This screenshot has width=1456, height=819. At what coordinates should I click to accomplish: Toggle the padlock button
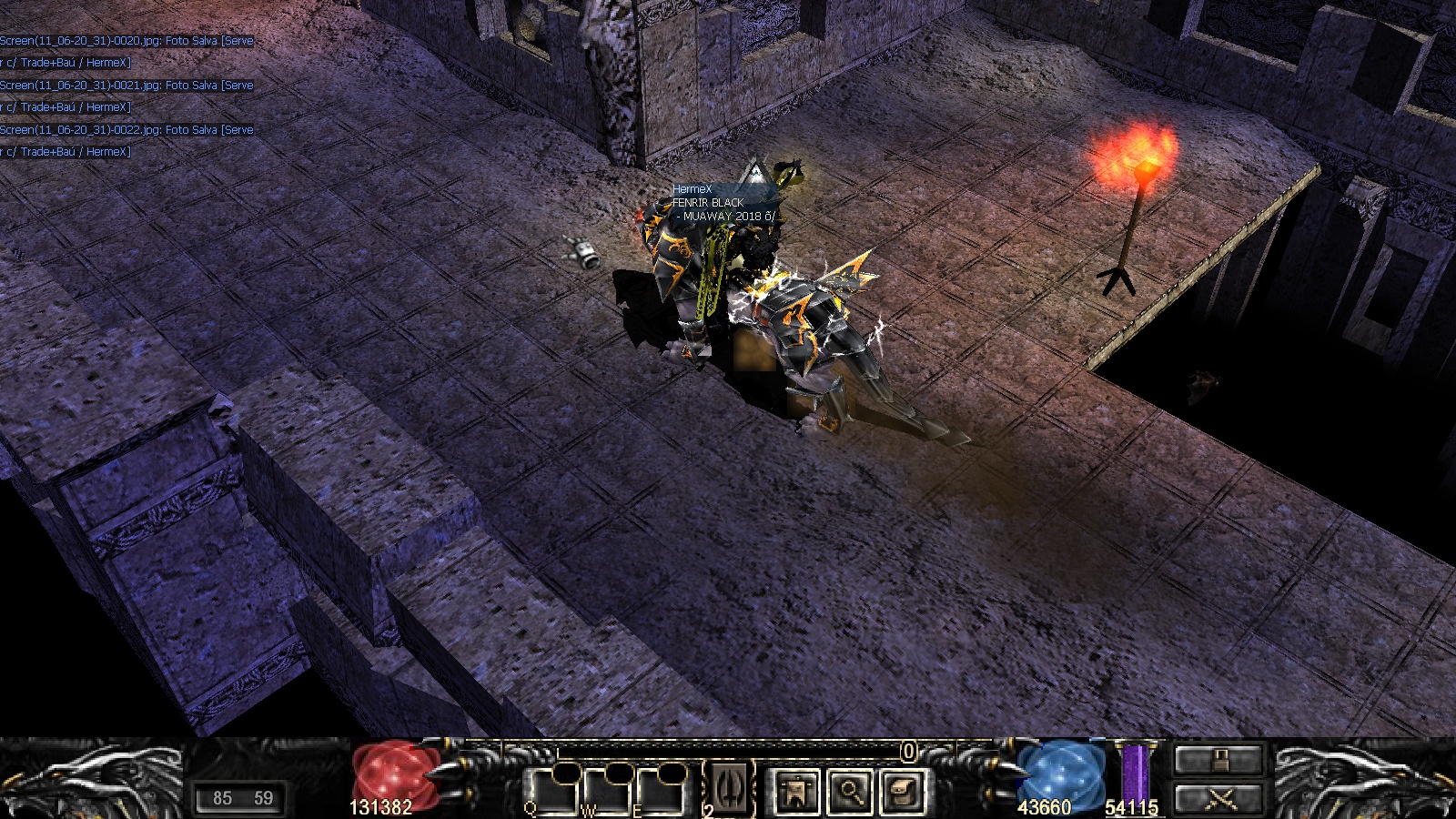click(1218, 760)
